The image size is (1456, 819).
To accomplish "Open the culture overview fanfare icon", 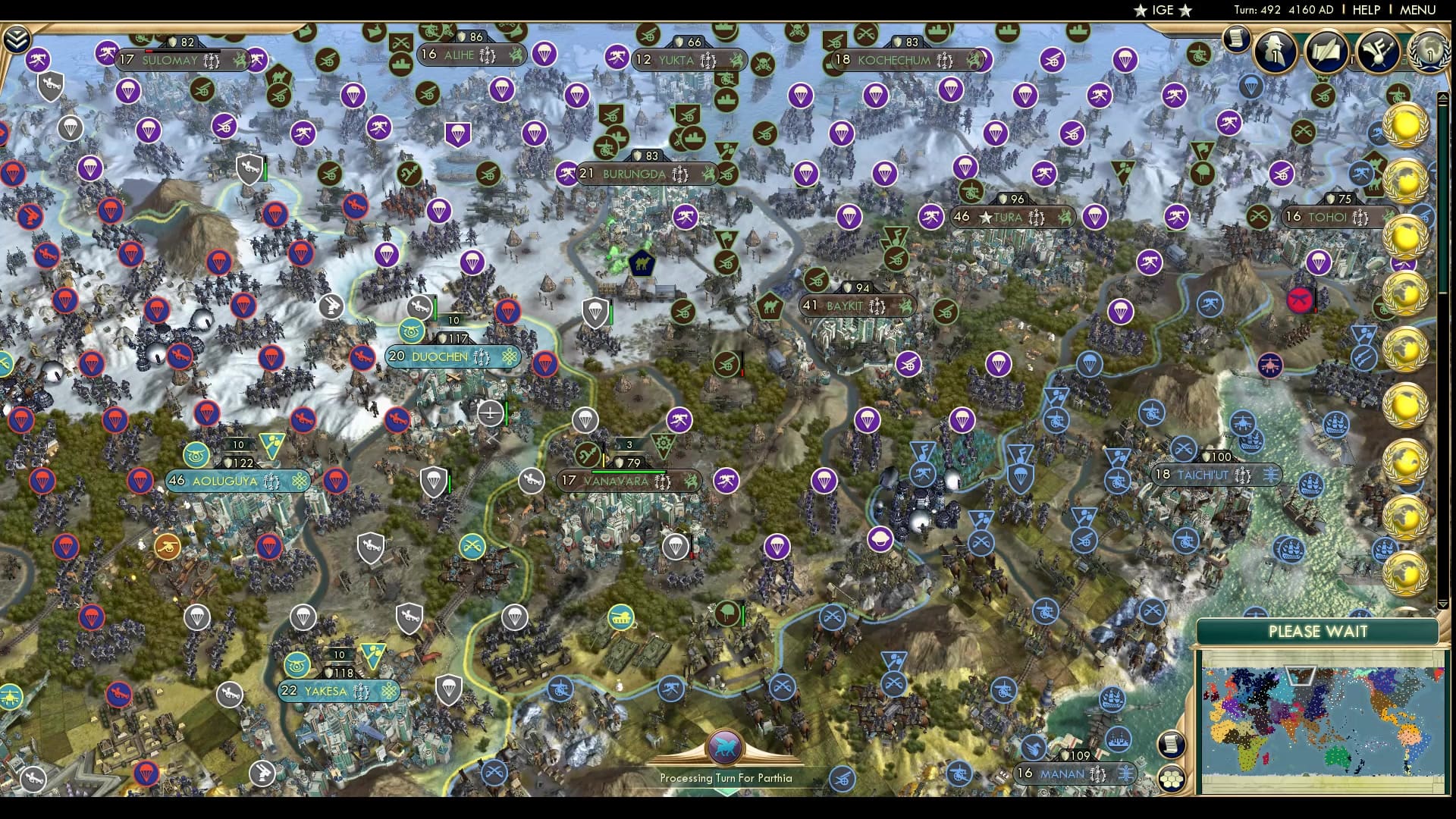I will 1380,49.
